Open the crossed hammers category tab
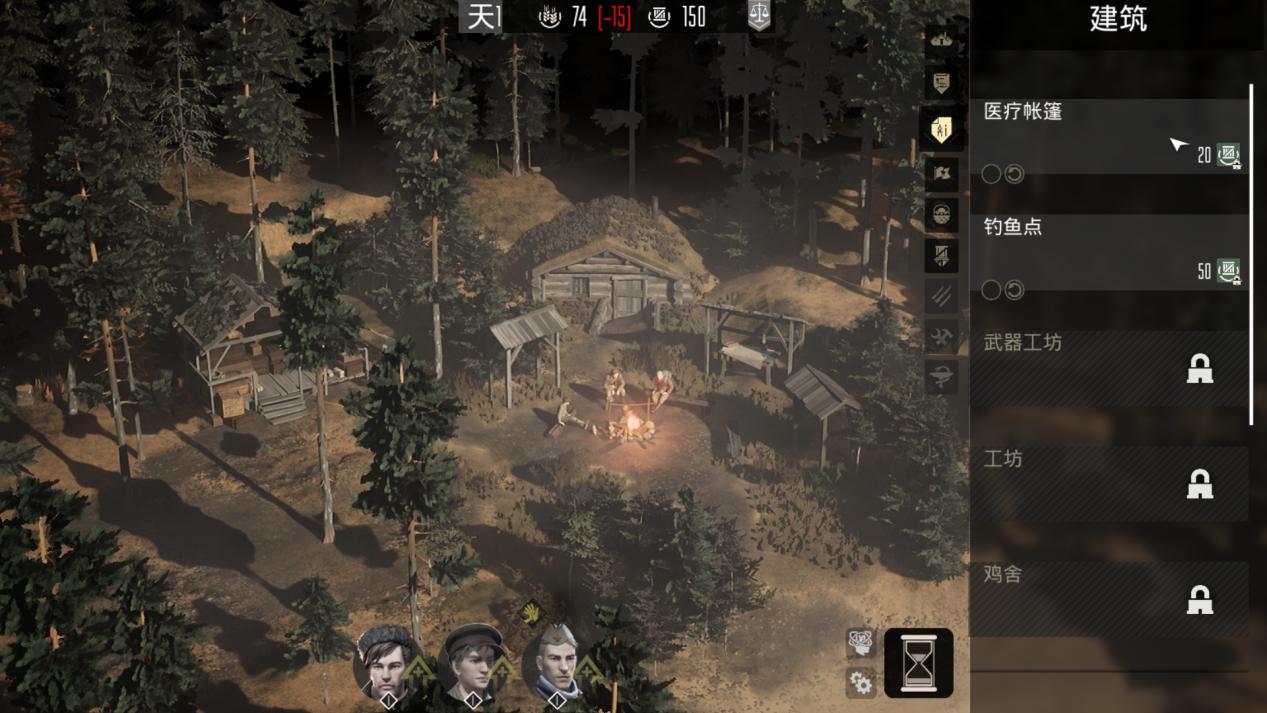 (941, 336)
